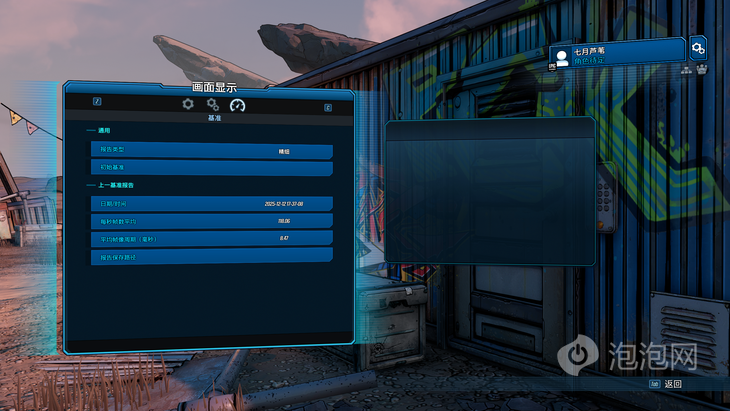730x411 pixels.
Task: Start the 初始基准 benchmark run
Action: (211, 167)
